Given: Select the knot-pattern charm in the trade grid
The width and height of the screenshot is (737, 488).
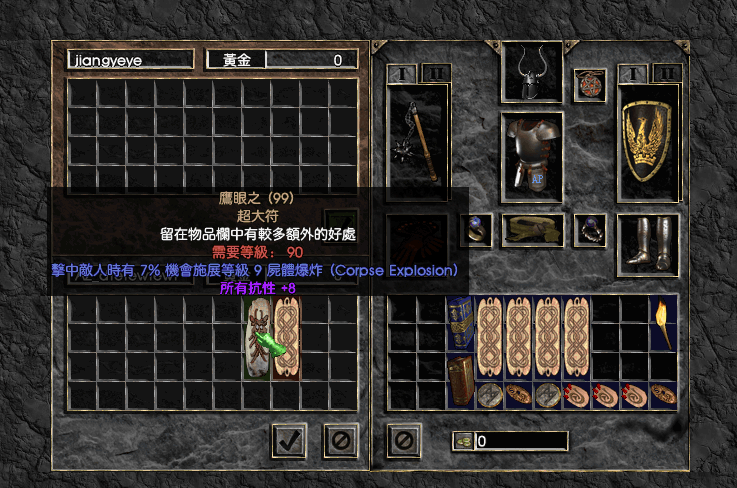Looking at the screenshot, I should point(287,338).
